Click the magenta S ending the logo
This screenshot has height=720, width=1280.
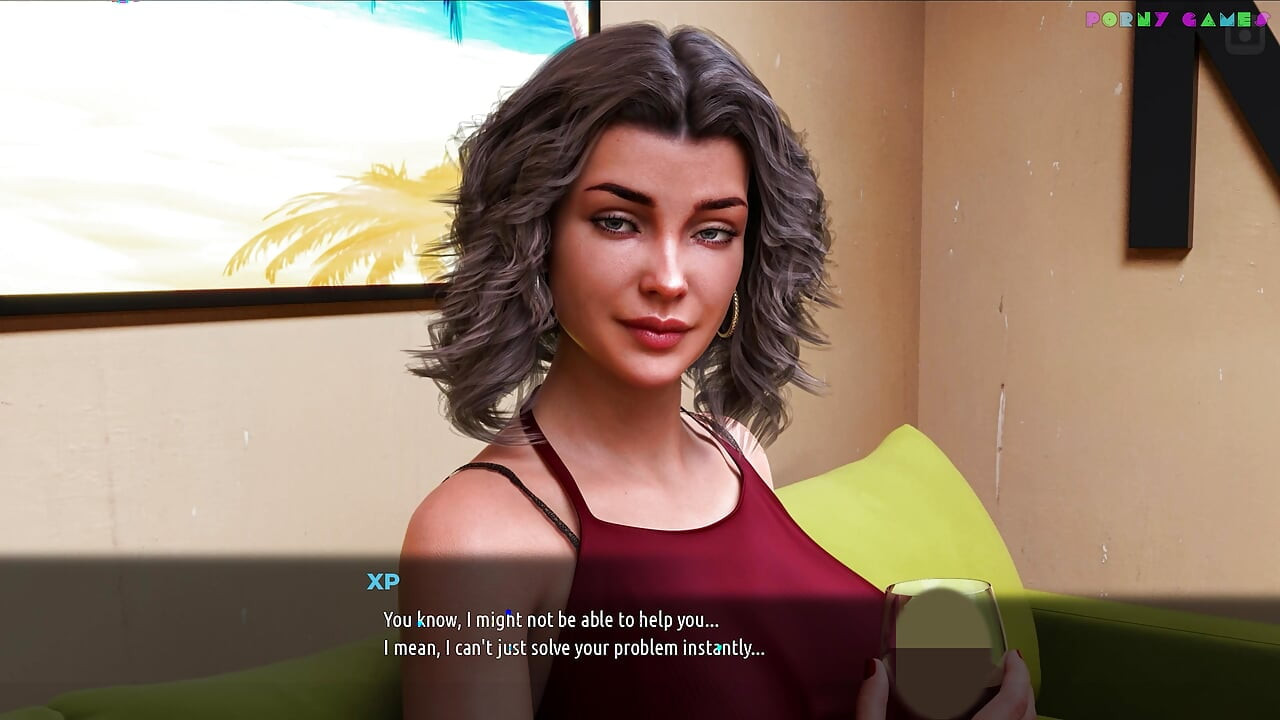[1263, 19]
